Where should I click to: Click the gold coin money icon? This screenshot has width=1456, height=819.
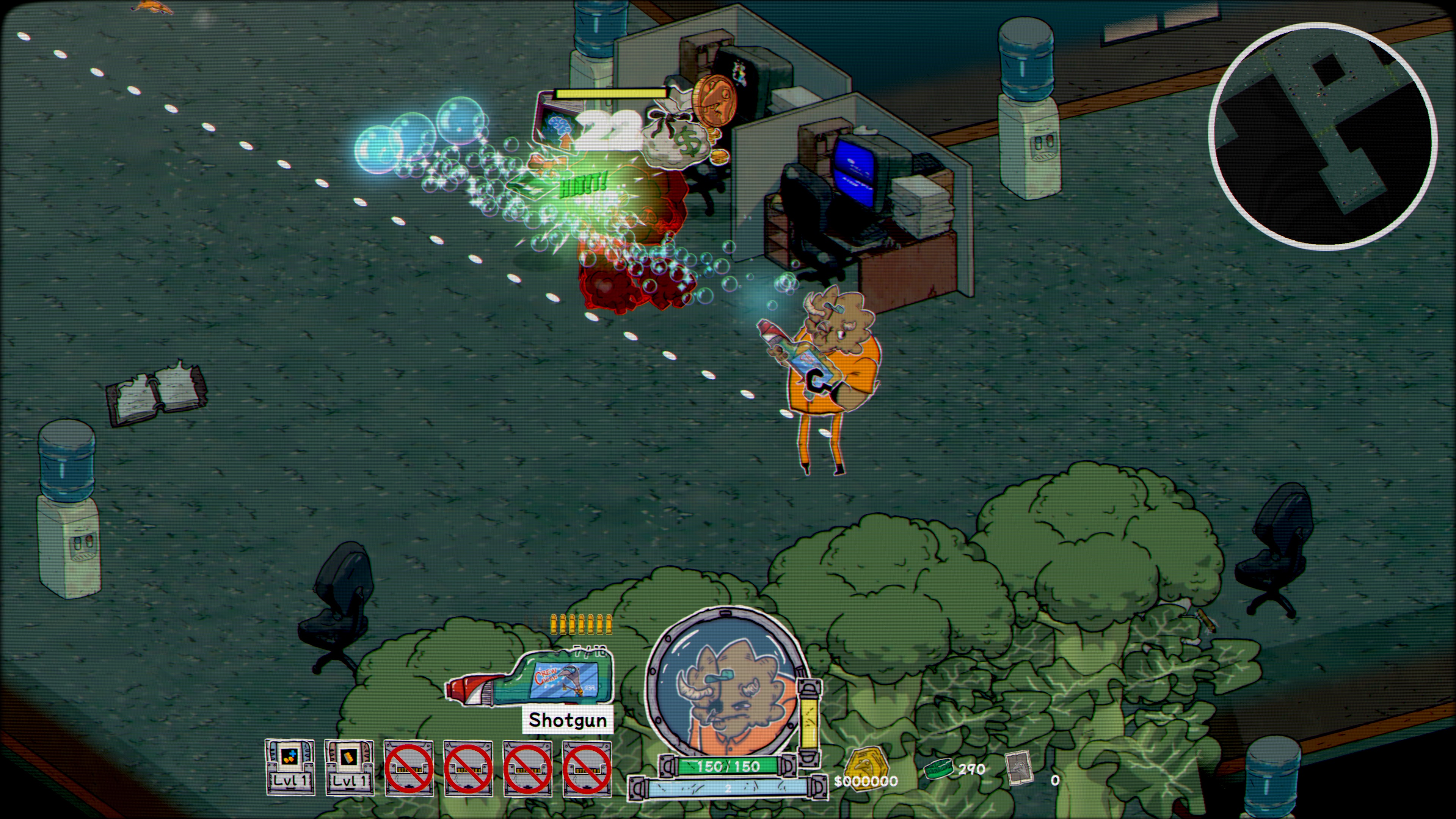coord(866,764)
